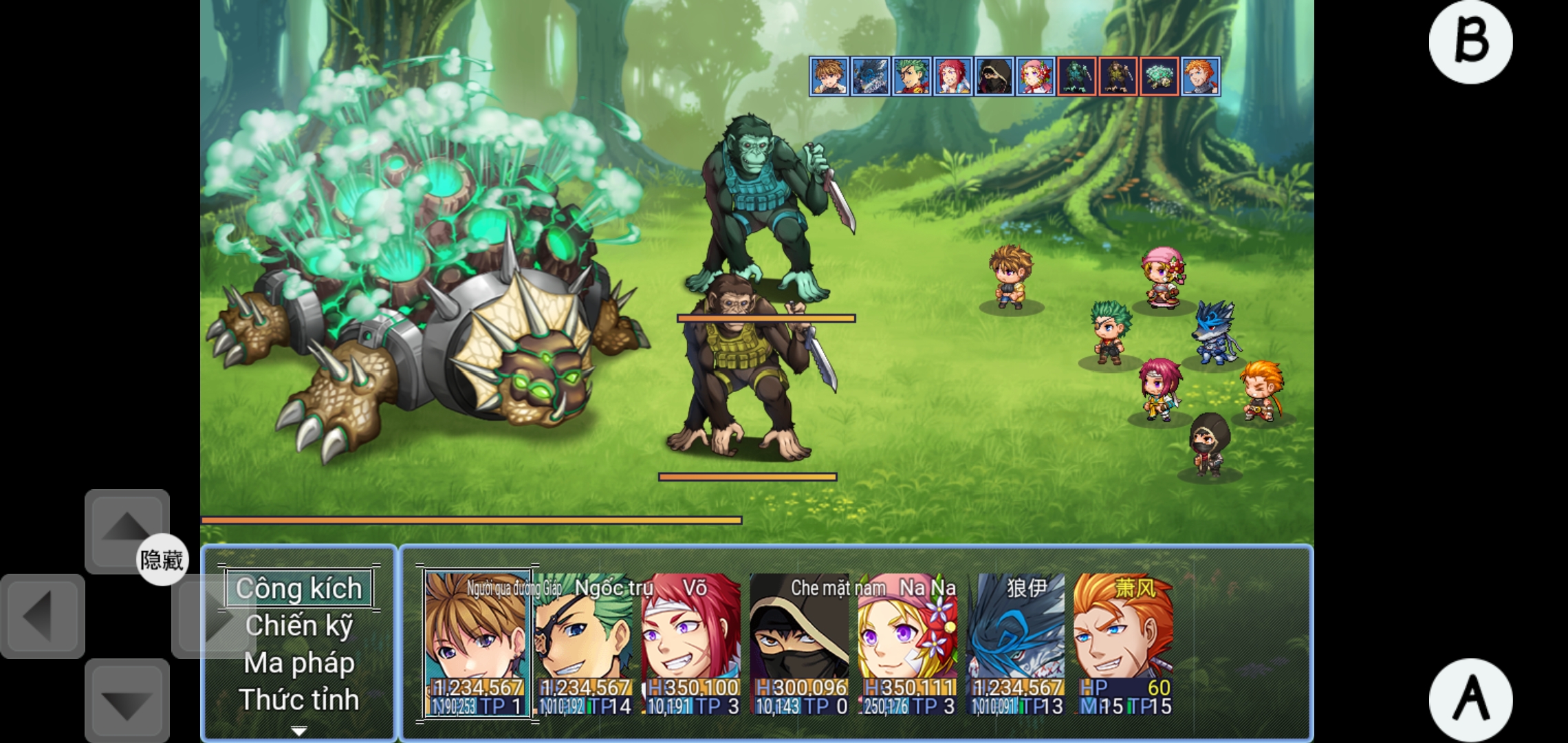Screen dimensions: 1568x743
Task: Tap the d-pad left arrow
Action: pyautogui.click(x=43, y=616)
